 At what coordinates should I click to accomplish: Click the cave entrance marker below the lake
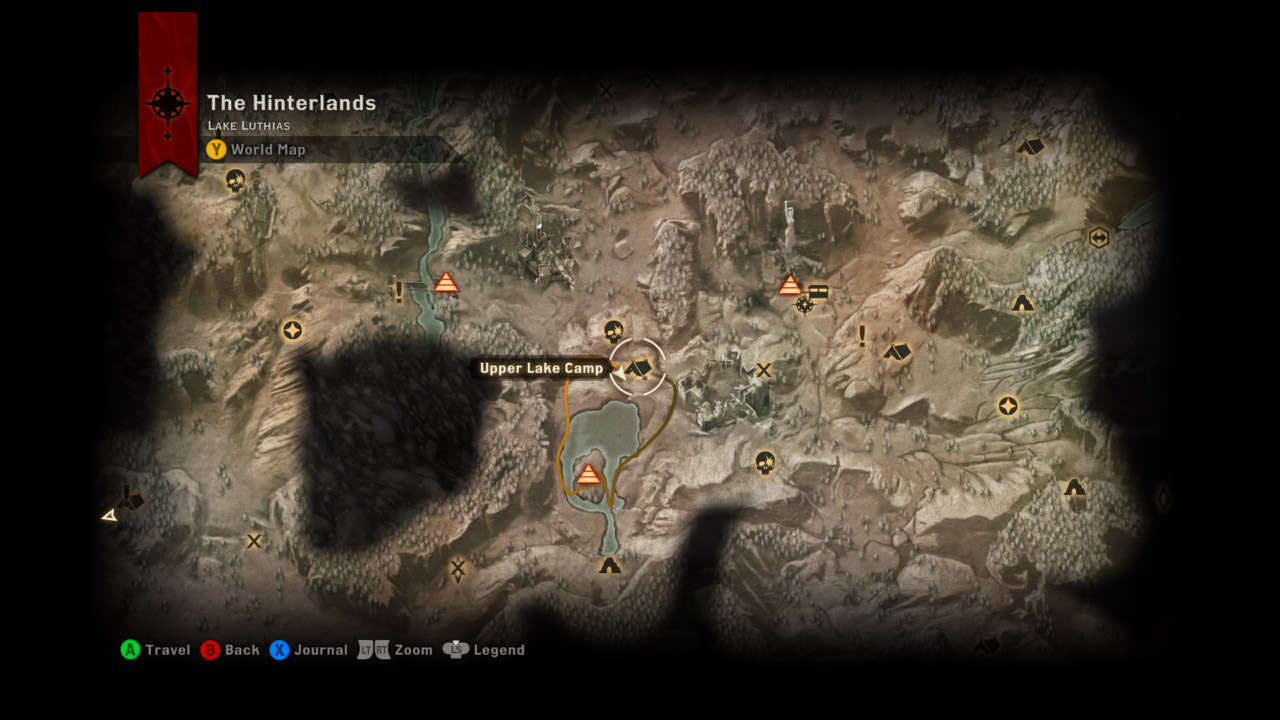(x=610, y=566)
